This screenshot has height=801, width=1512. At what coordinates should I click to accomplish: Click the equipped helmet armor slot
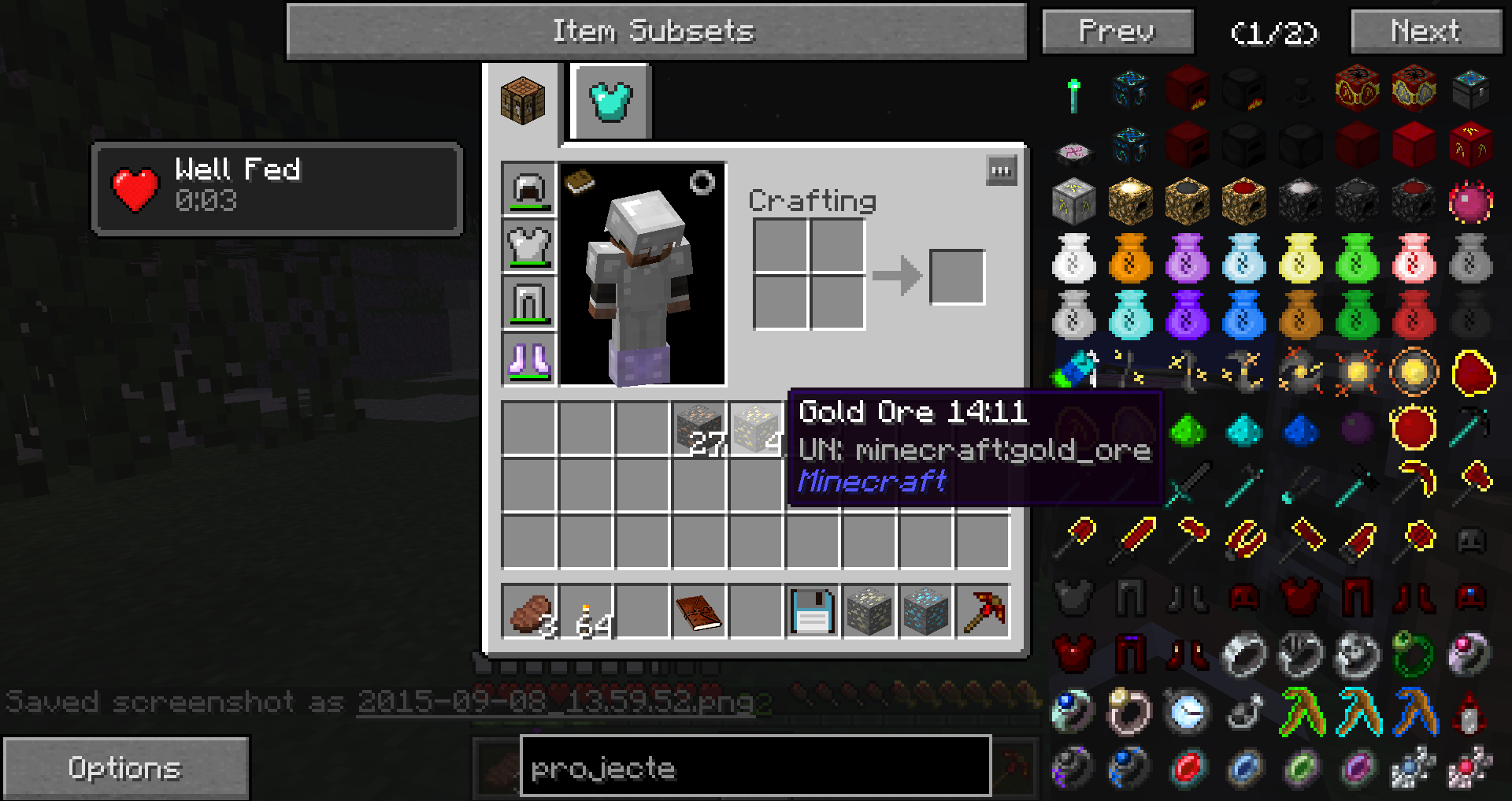(529, 190)
